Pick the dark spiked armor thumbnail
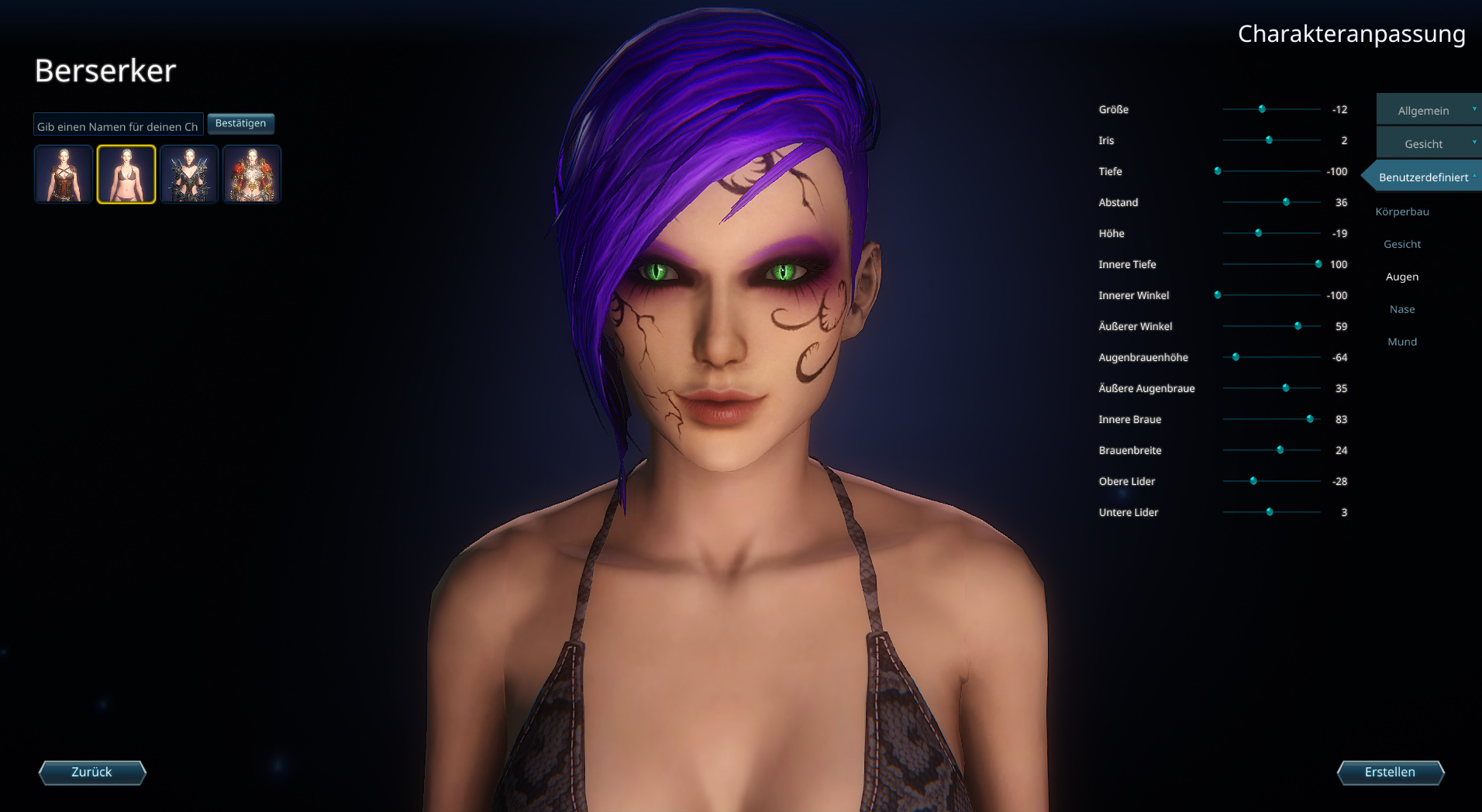 click(x=189, y=174)
